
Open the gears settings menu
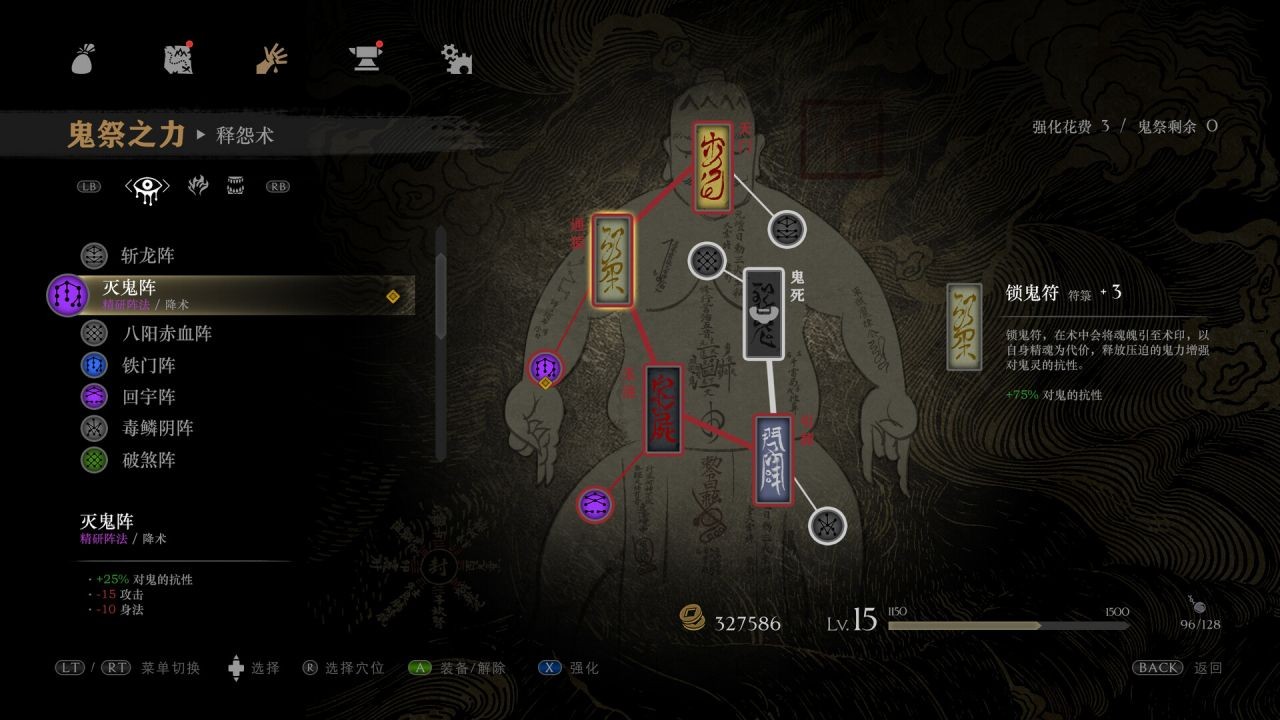click(457, 59)
